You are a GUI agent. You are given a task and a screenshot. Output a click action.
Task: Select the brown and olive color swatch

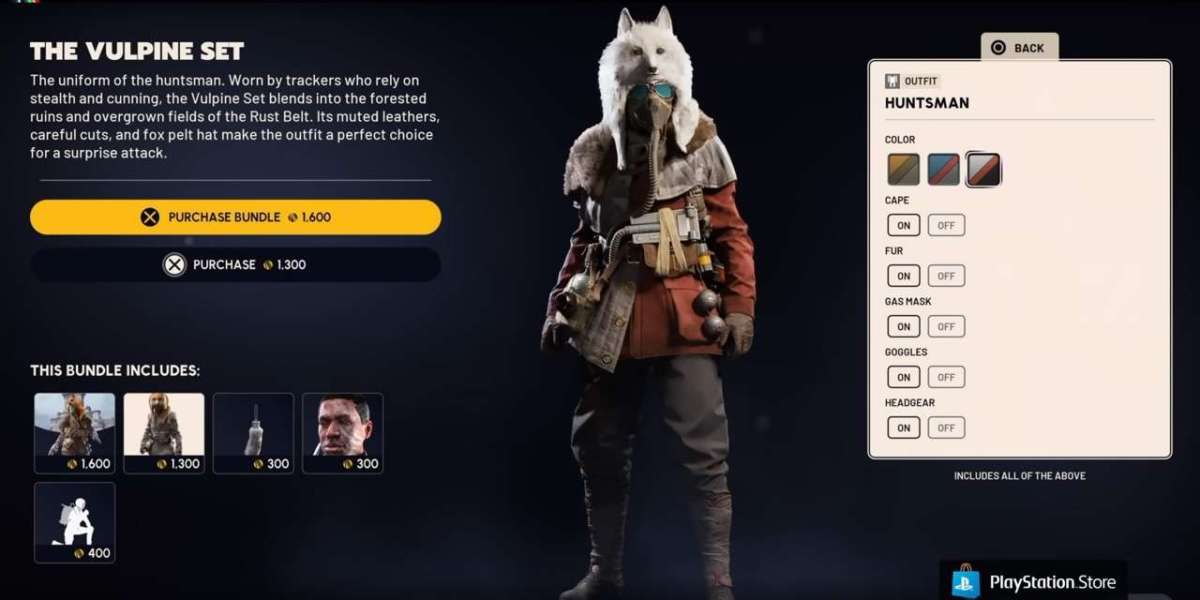pos(903,170)
